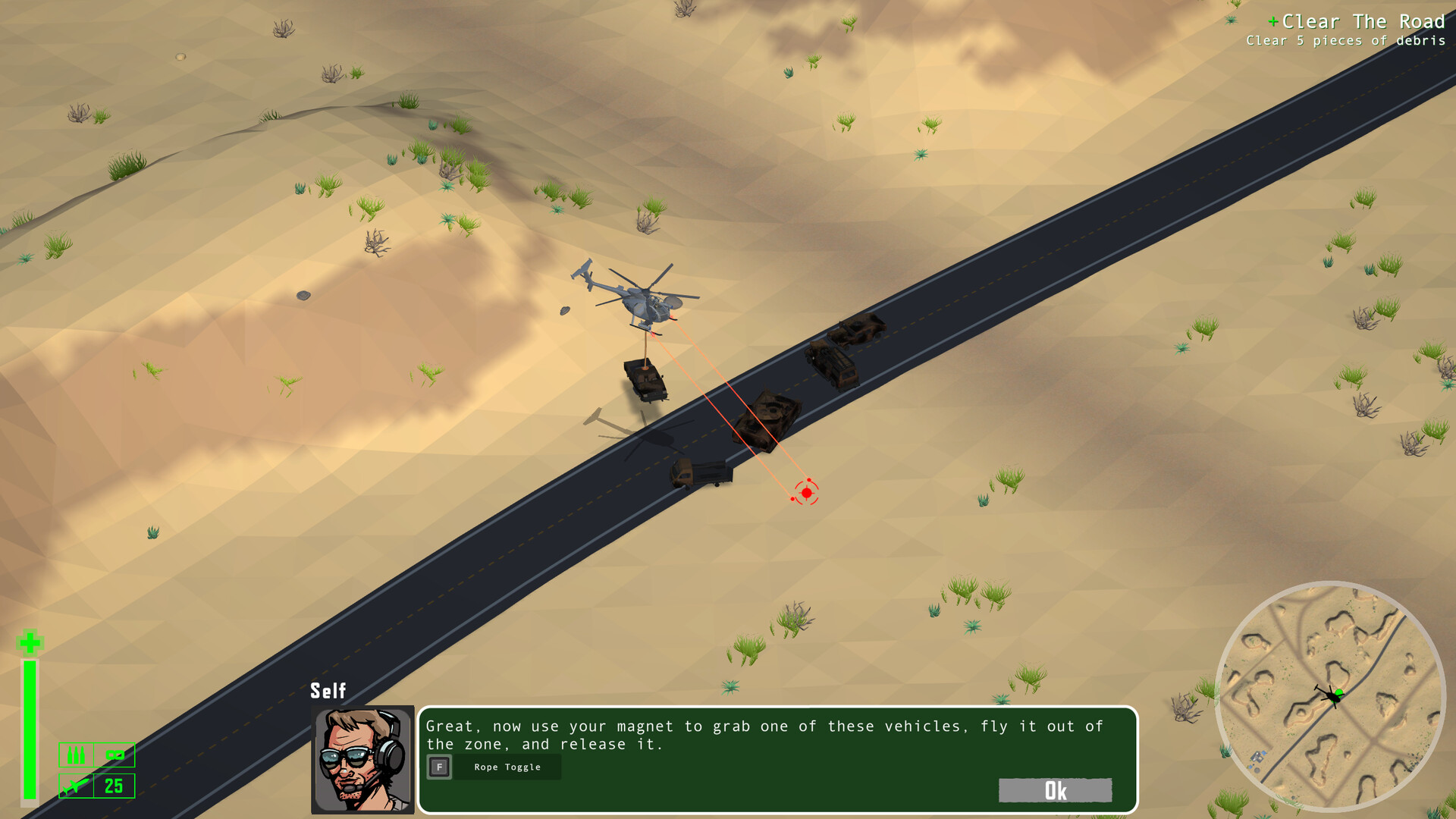Viewport: 1456px width, 819px height.
Task: Click the green waypoint dot on the minimap
Action: 1338,692
